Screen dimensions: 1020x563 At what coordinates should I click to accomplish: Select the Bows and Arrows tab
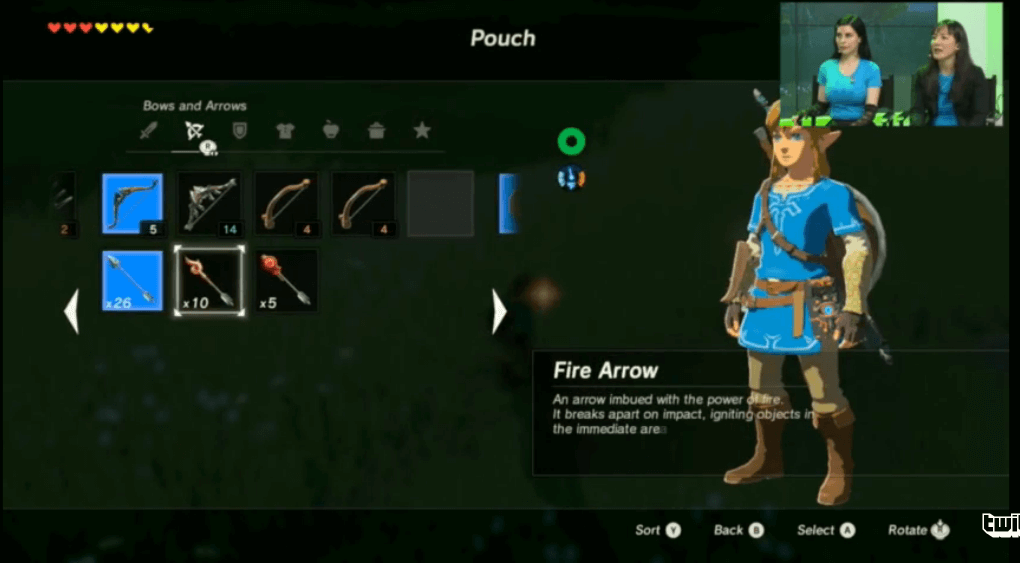click(x=194, y=130)
